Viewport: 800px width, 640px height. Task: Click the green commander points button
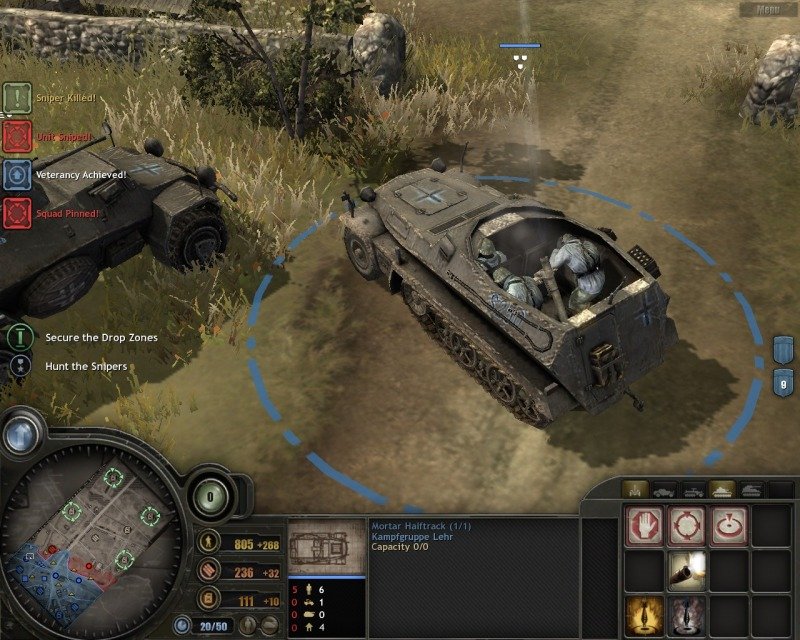coord(211,496)
